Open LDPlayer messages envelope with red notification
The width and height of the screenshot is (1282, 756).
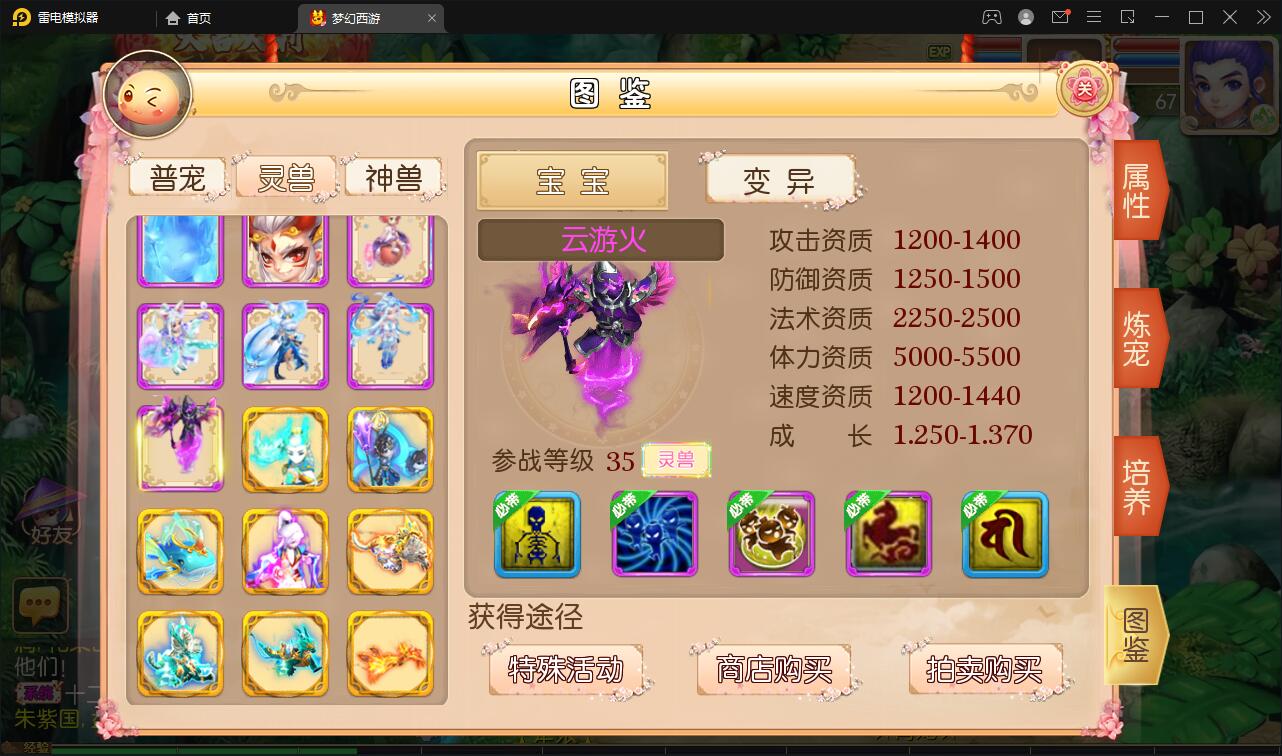[1061, 17]
